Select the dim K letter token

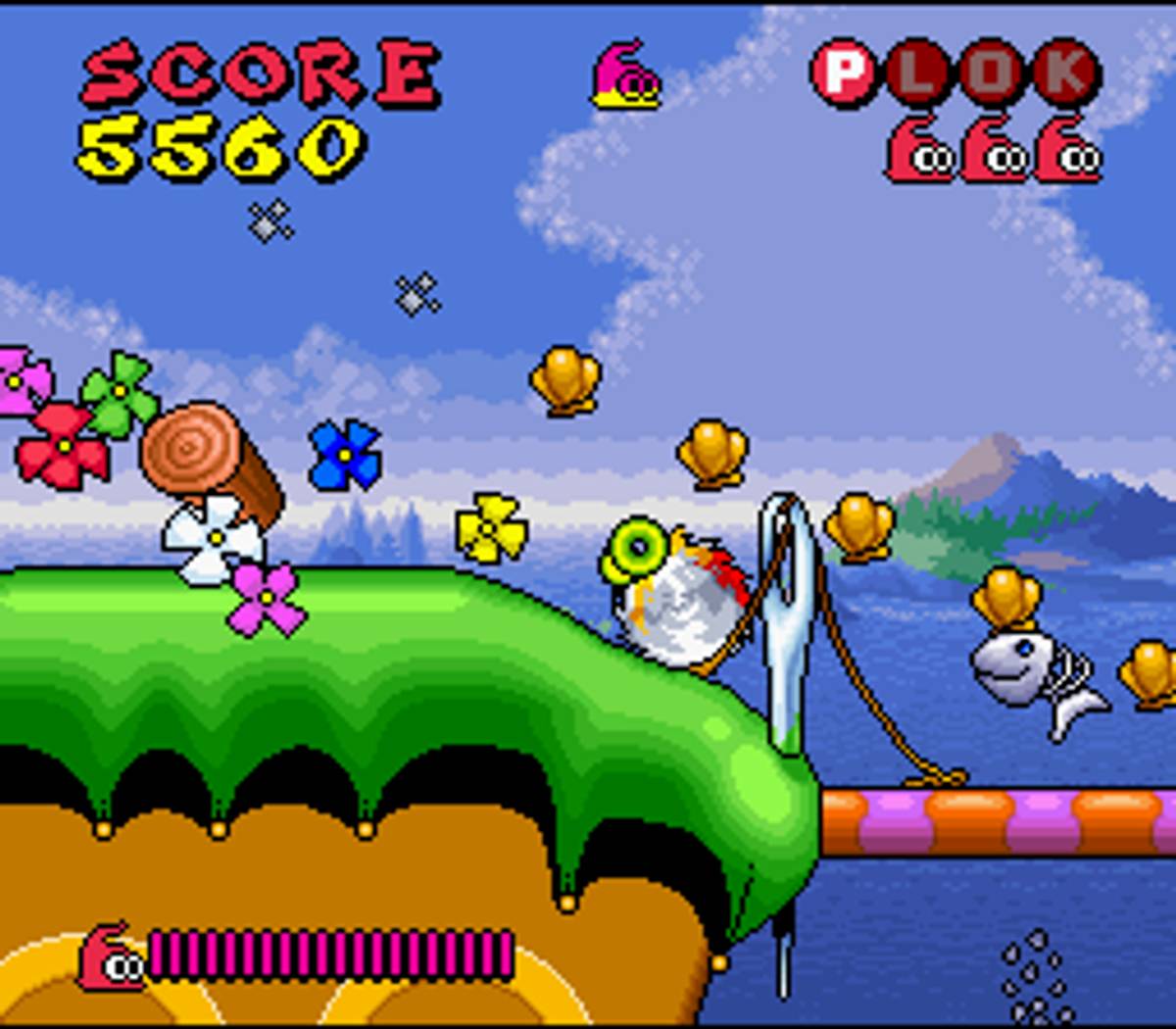coord(1066,73)
